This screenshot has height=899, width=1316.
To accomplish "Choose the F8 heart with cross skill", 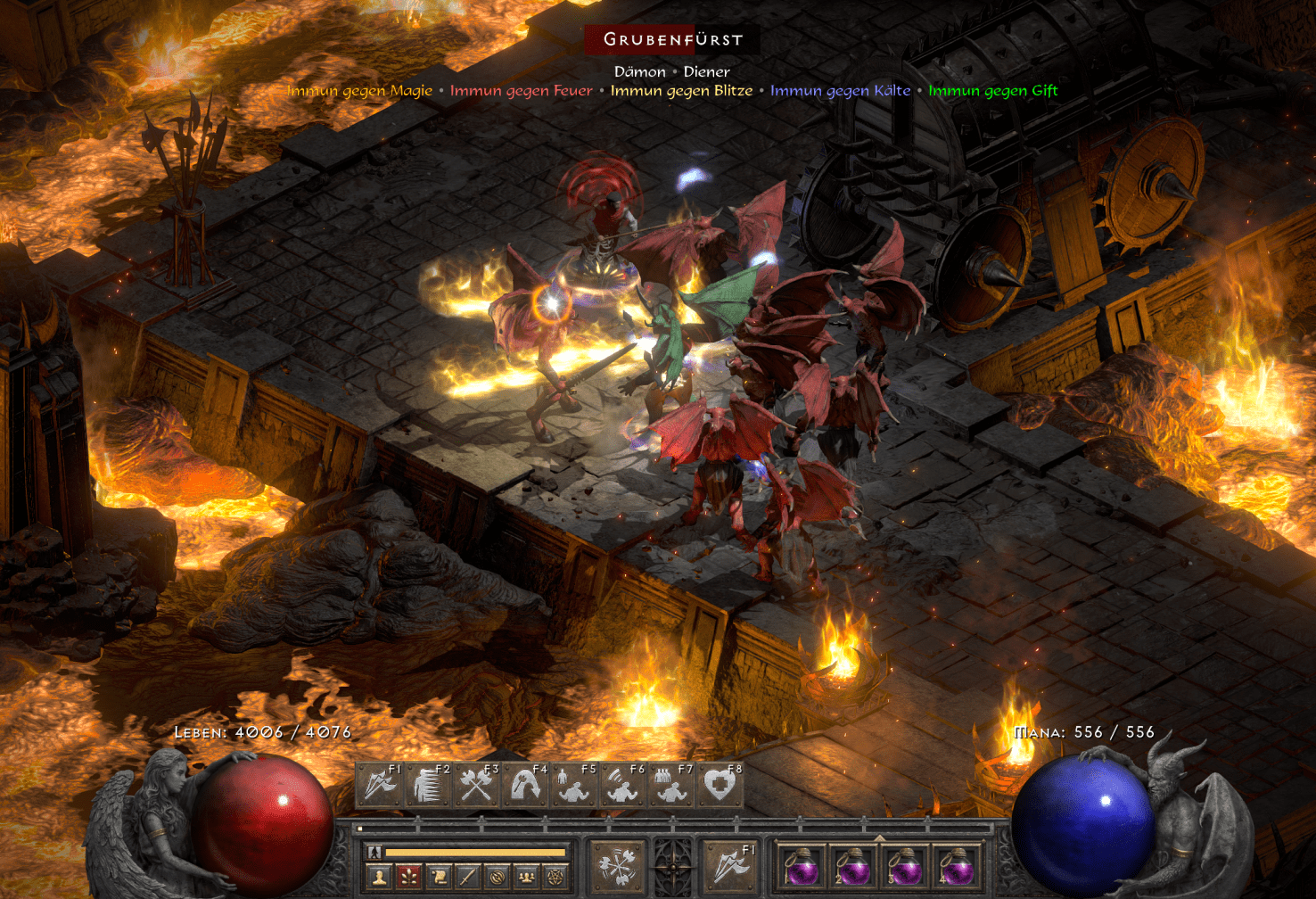I will (720, 786).
